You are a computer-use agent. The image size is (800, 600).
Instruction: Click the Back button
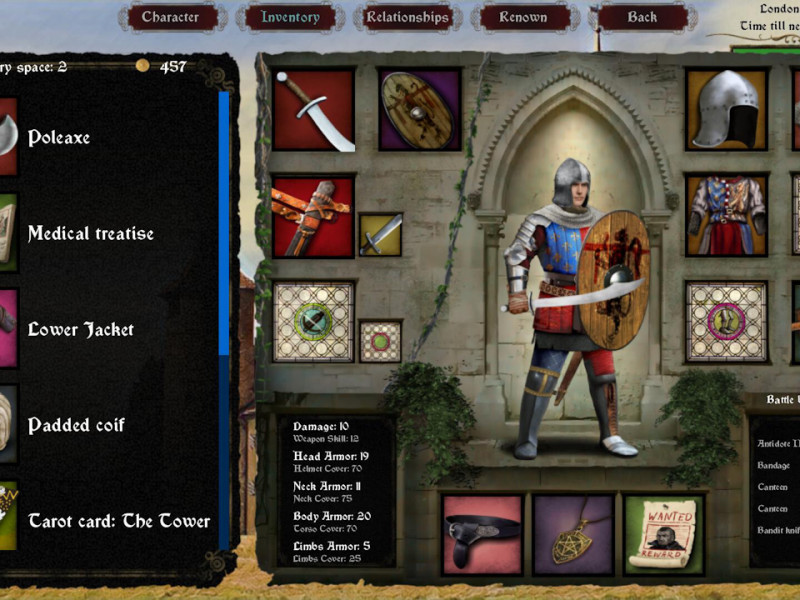[642, 17]
